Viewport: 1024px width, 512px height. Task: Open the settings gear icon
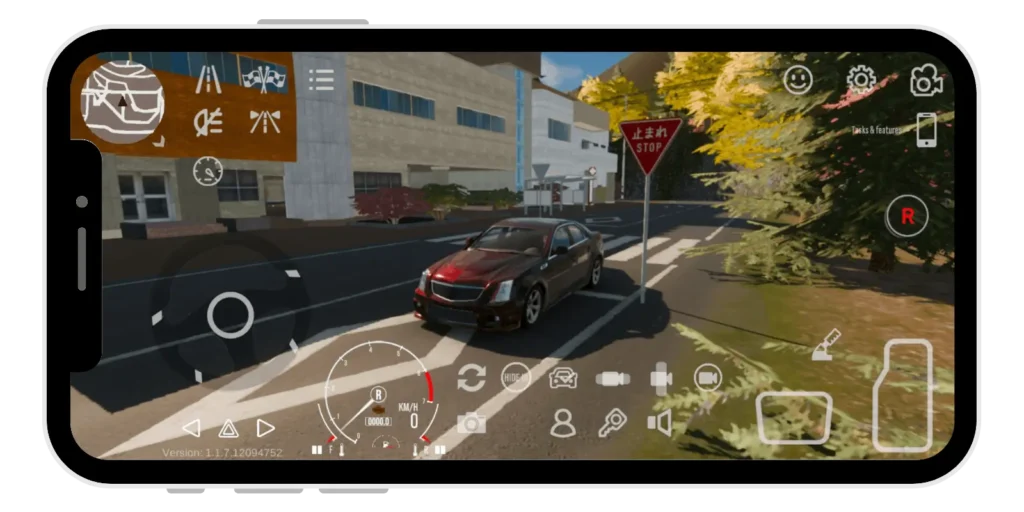861,80
